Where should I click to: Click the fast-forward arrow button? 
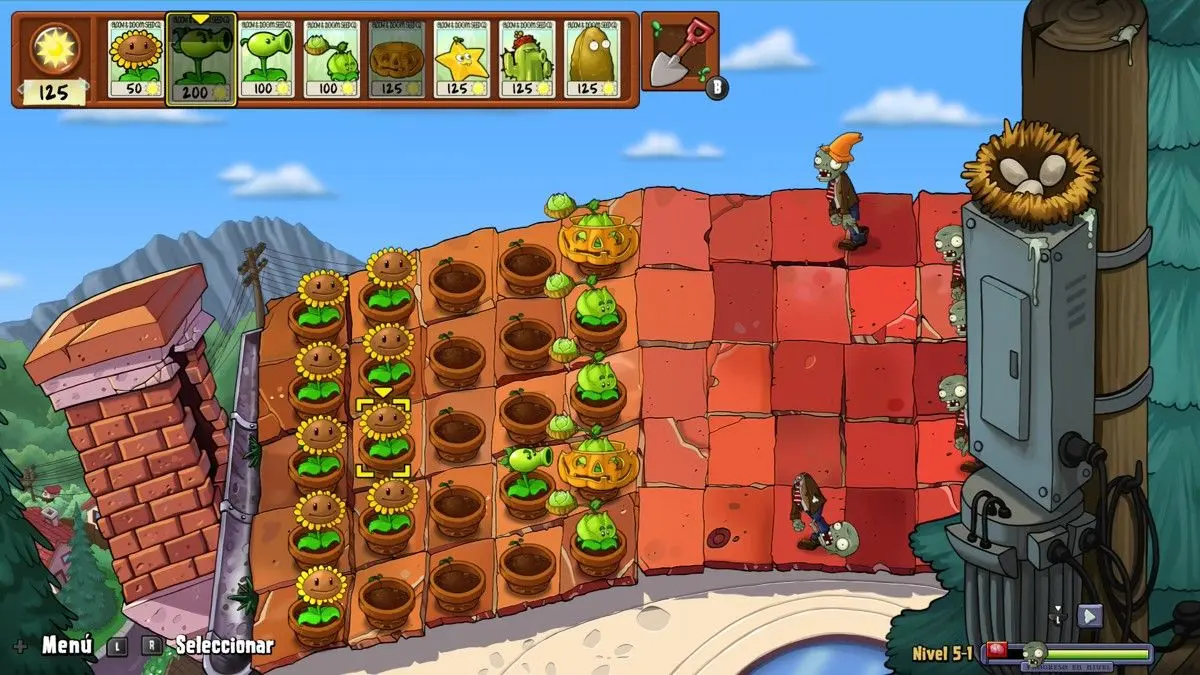[x=1089, y=616]
